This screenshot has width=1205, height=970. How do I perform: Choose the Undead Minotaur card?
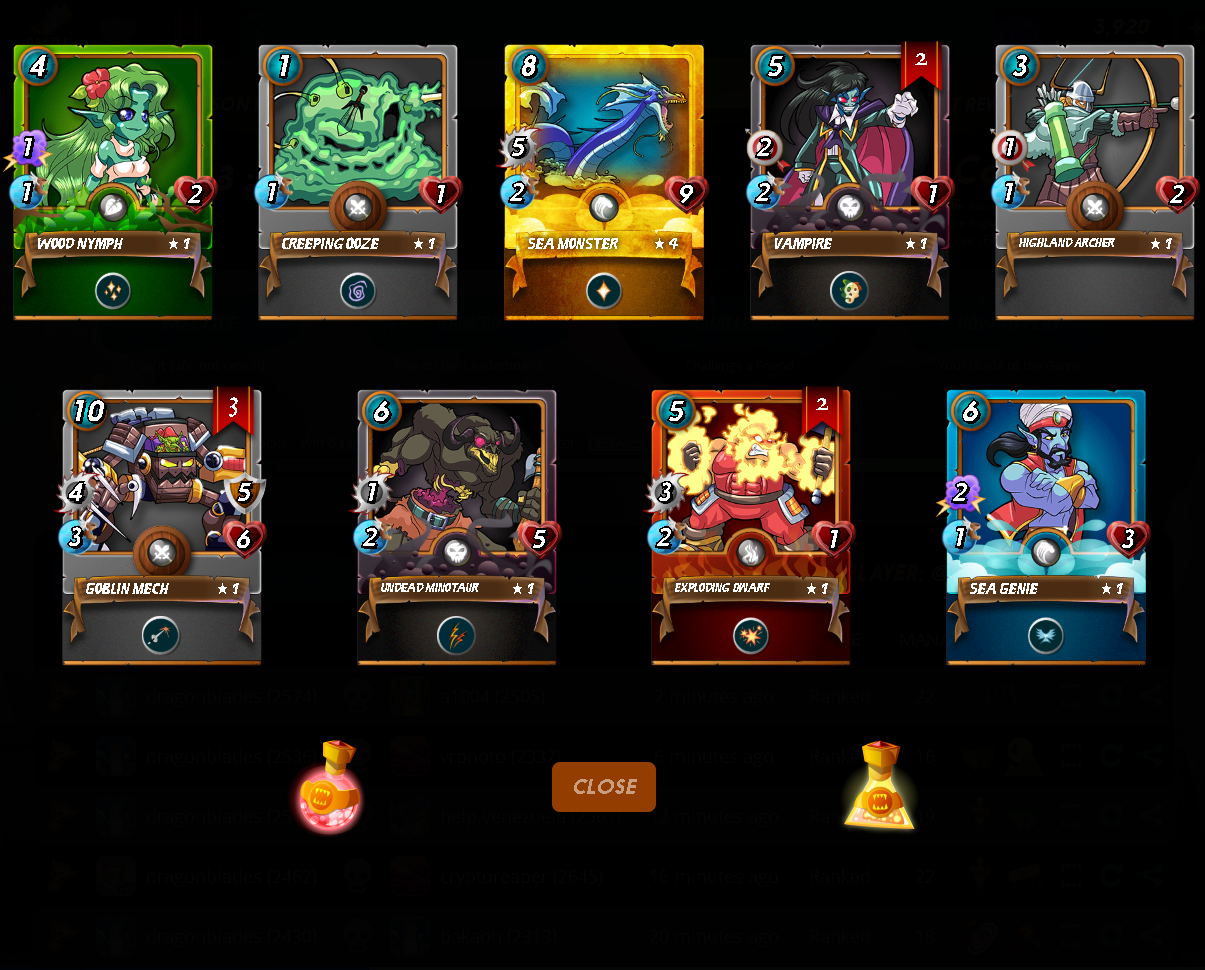(x=457, y=527)
